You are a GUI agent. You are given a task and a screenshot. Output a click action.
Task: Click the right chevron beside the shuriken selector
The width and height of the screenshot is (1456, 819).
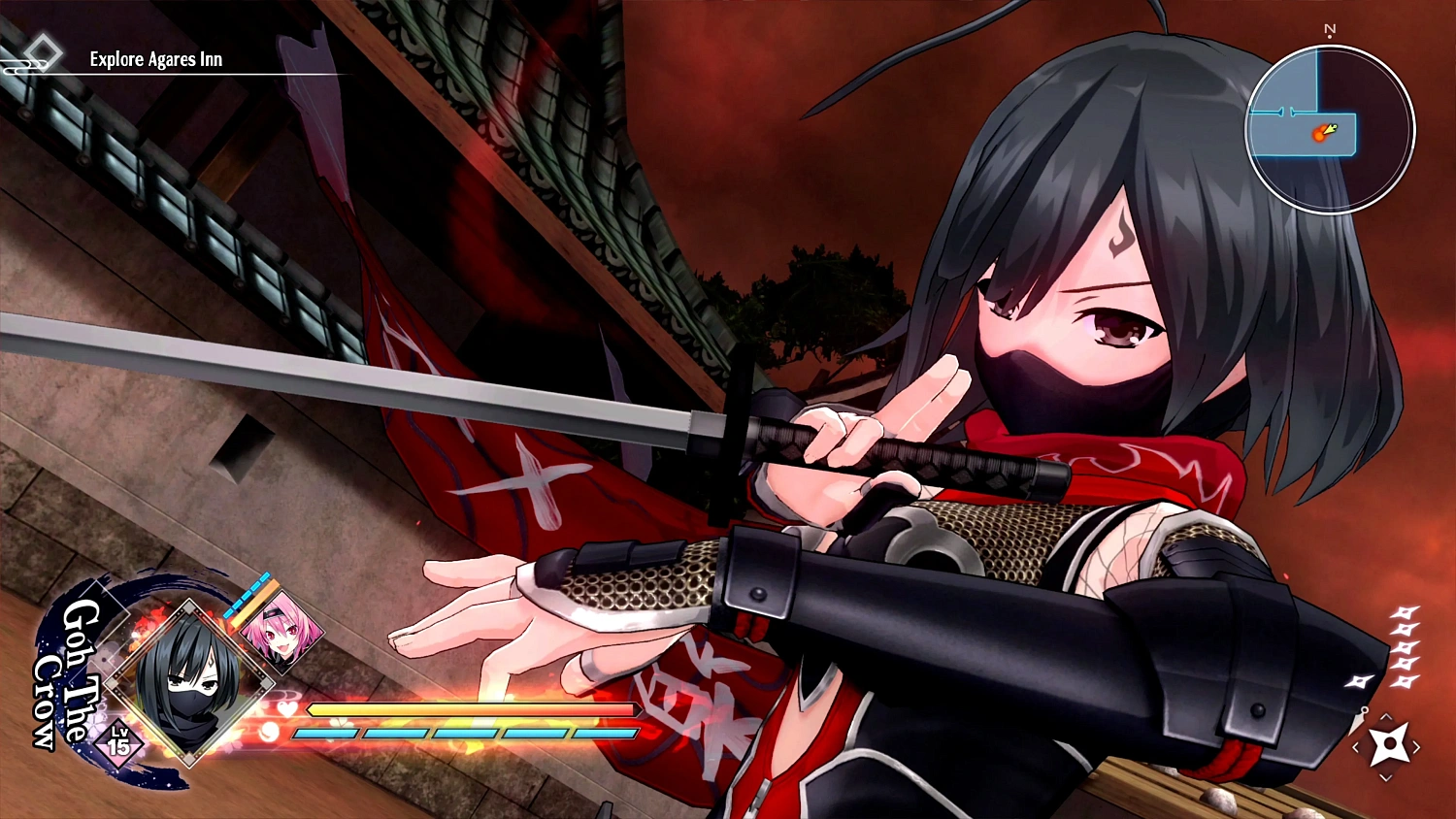point(1418,745)
